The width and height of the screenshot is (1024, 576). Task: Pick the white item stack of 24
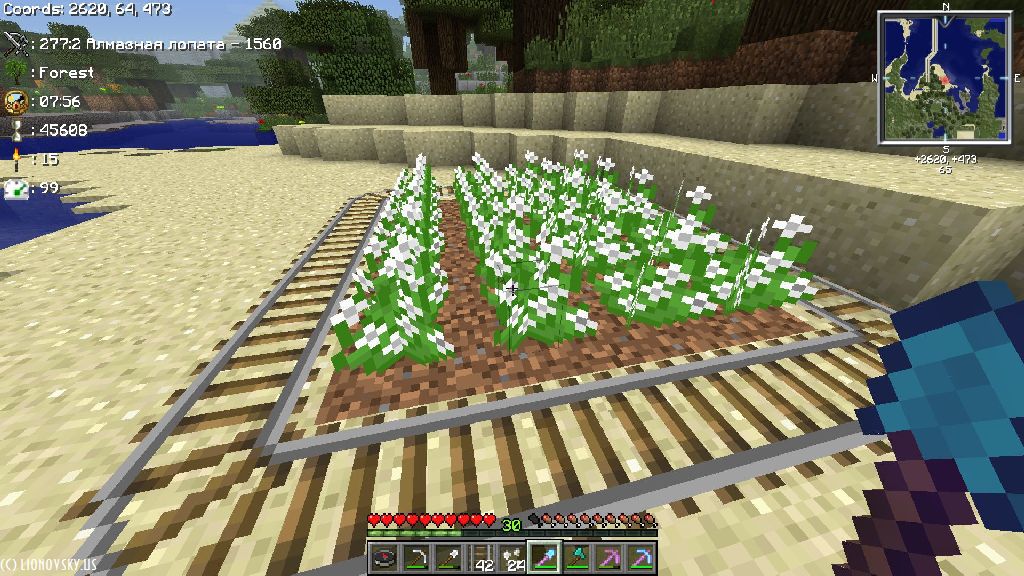click(x=514, y=557)
